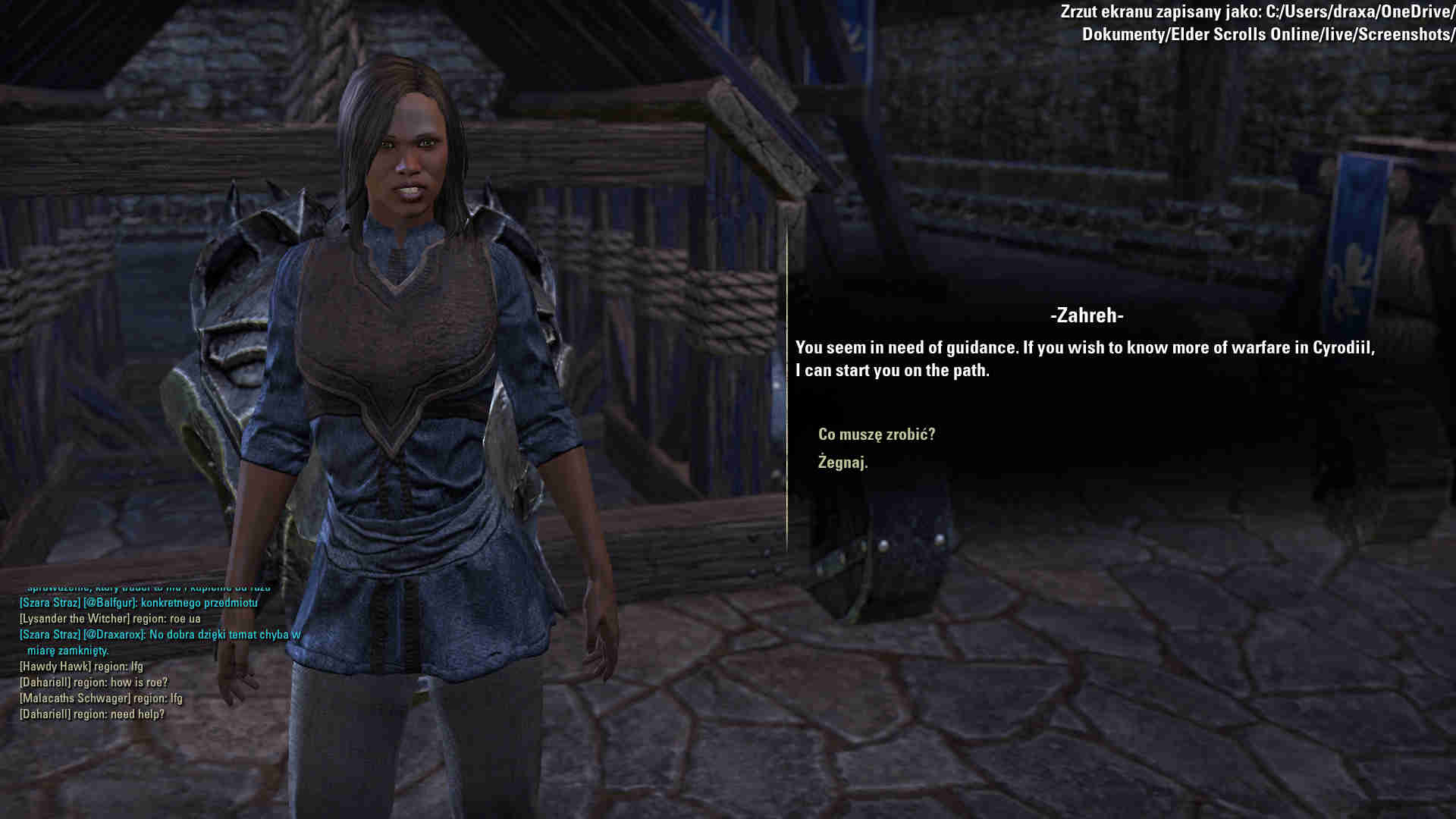
Task: Open Malacaths Schwager's chat name
Action: pos(74,698)
